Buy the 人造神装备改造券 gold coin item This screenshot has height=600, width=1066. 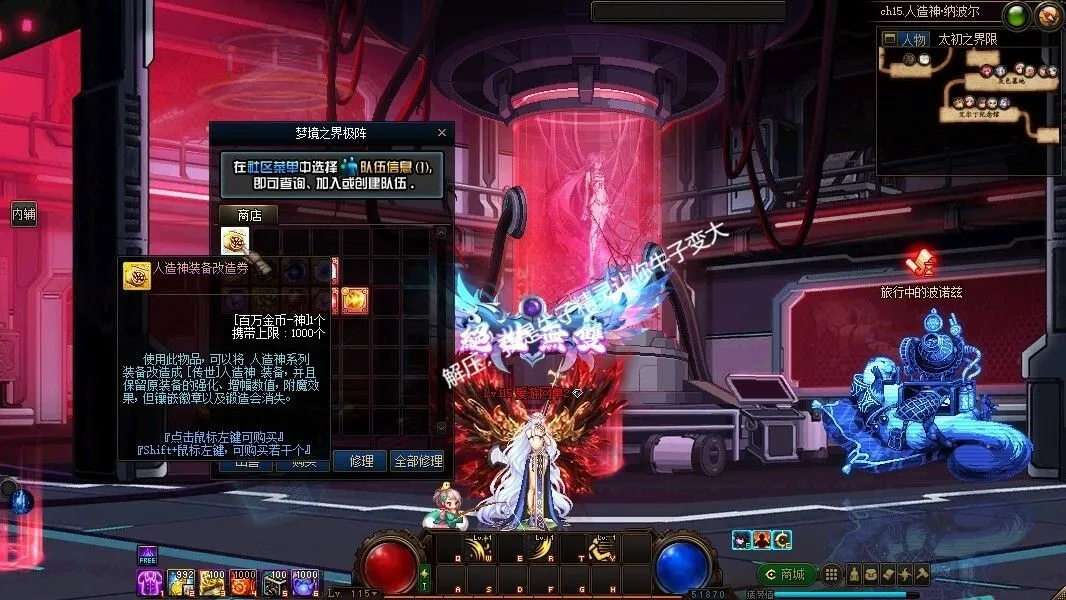pyautogui.click(x=235, y=241)
